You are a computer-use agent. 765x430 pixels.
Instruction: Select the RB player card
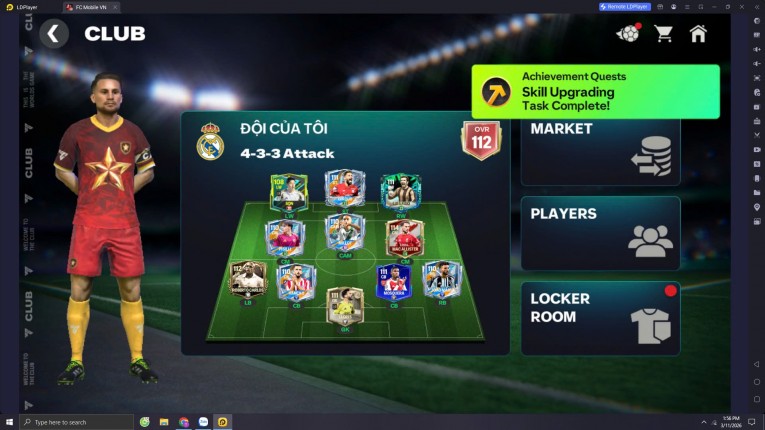coord(441,281)
